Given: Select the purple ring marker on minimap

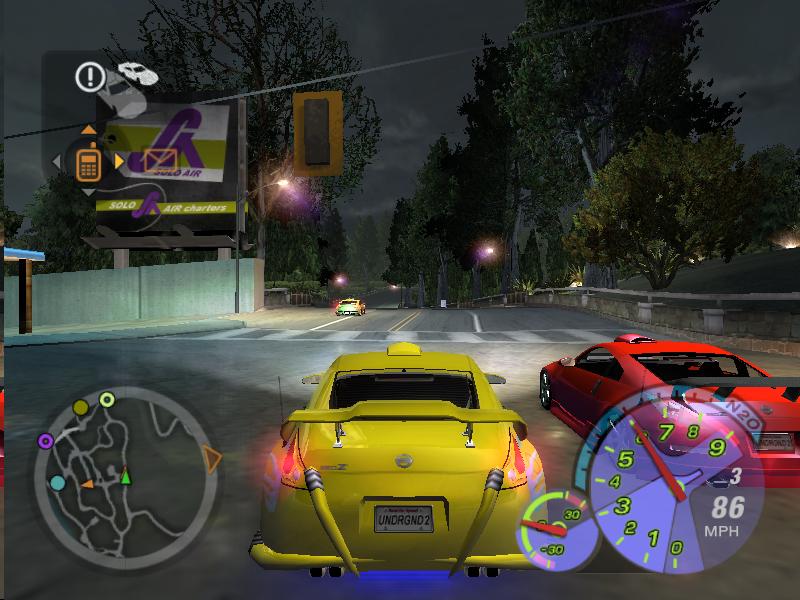Looking at the screenshot, I should (45, 440).
